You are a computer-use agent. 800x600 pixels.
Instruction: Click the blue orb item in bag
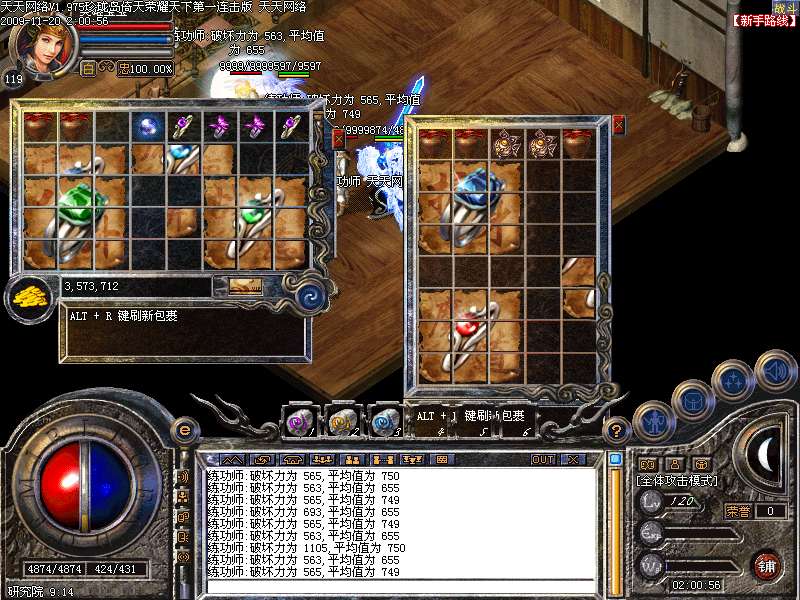pos(148,127)
